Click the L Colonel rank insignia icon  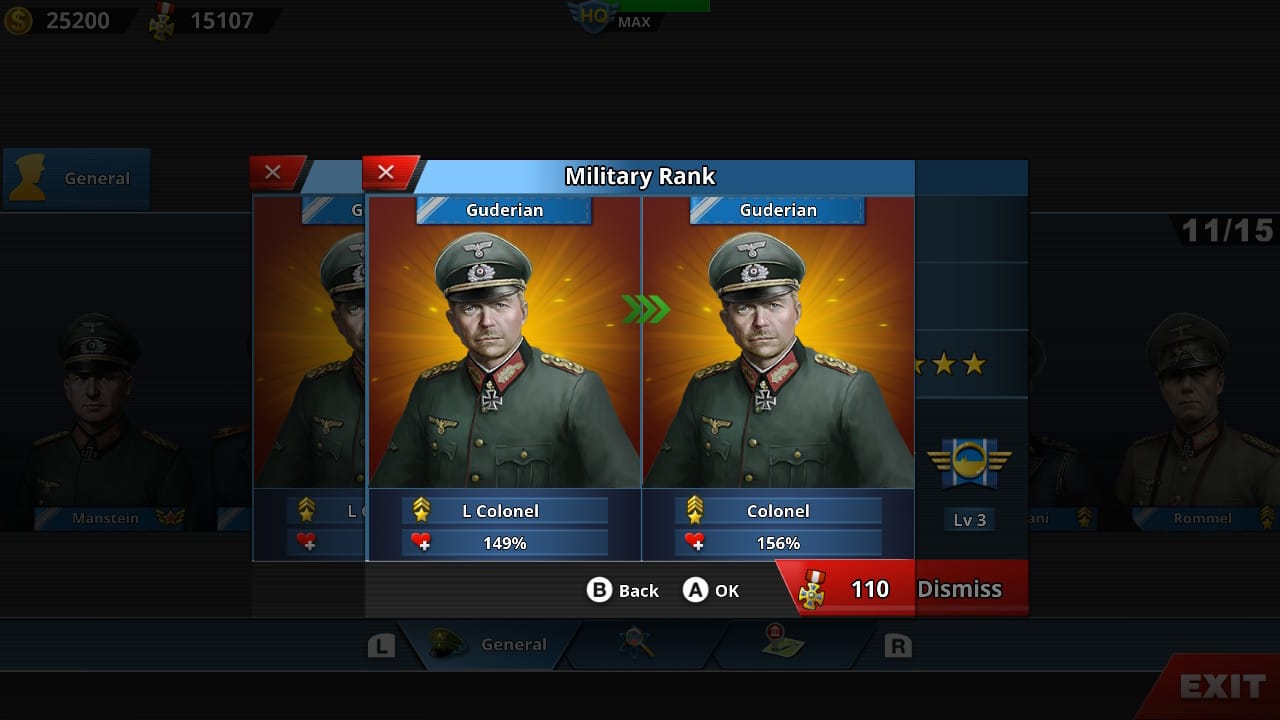click(422, 510)
